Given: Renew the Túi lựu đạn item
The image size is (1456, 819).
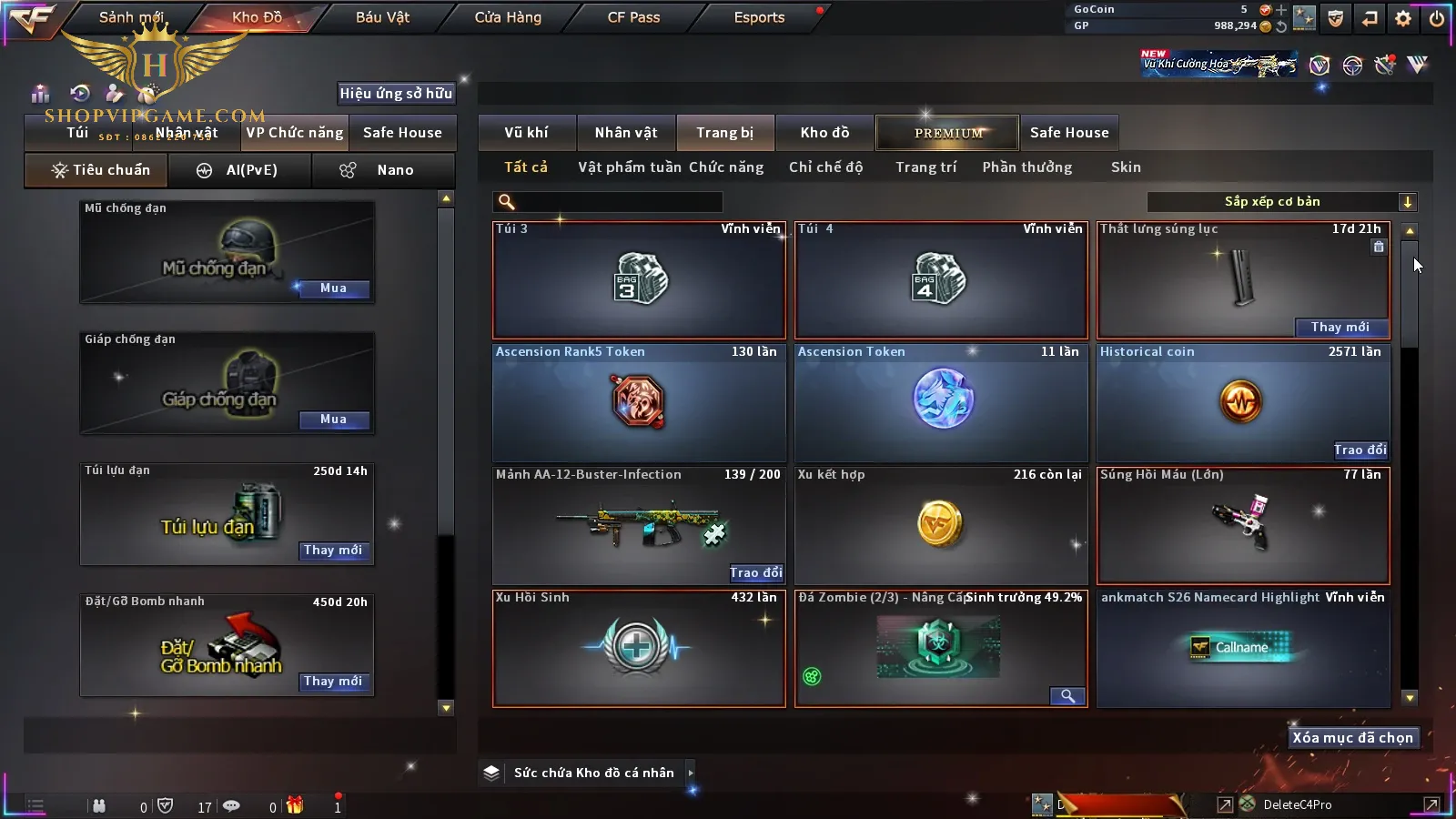Looking at the screenshot, I should (x=333, y=551).
